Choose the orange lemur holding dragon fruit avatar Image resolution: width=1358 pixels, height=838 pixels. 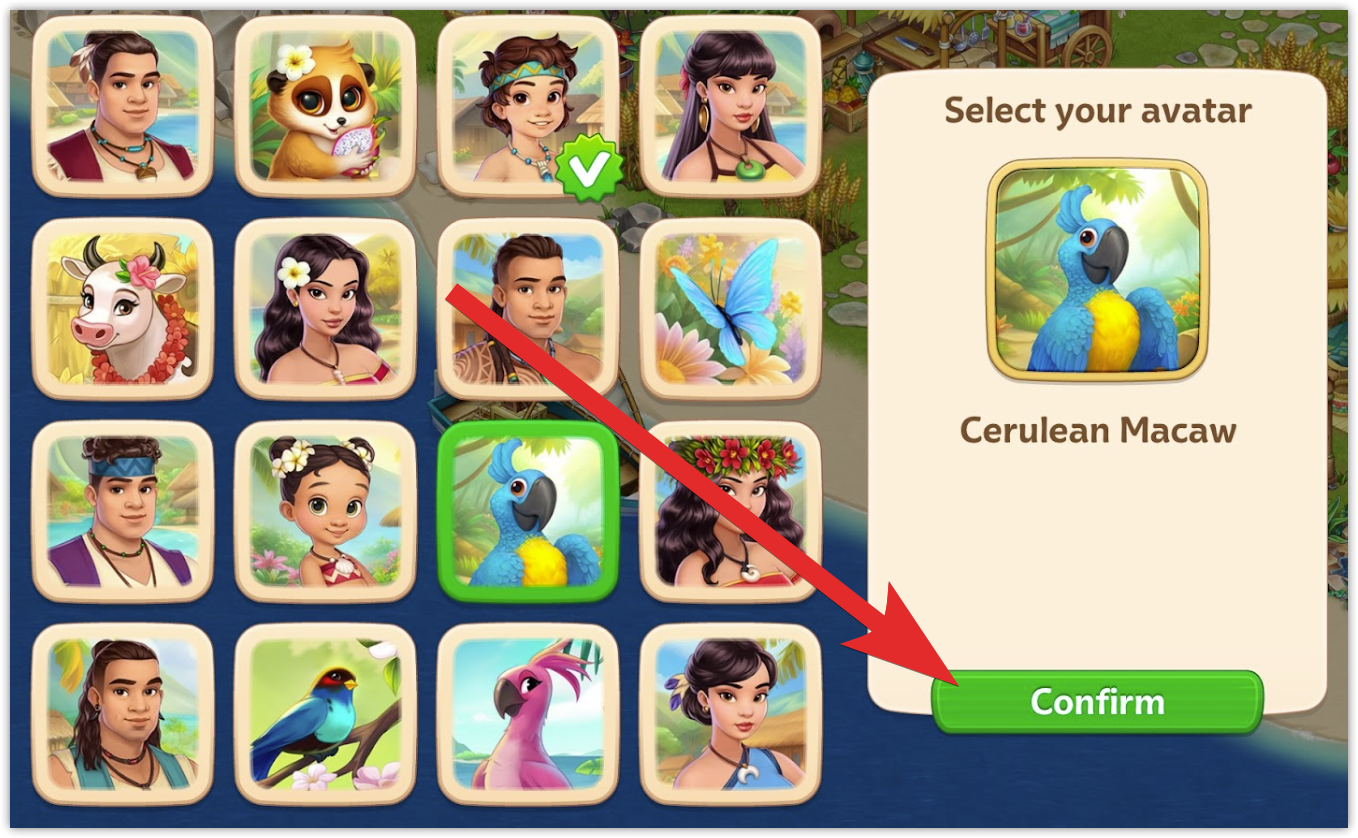[x=325, y=107]
